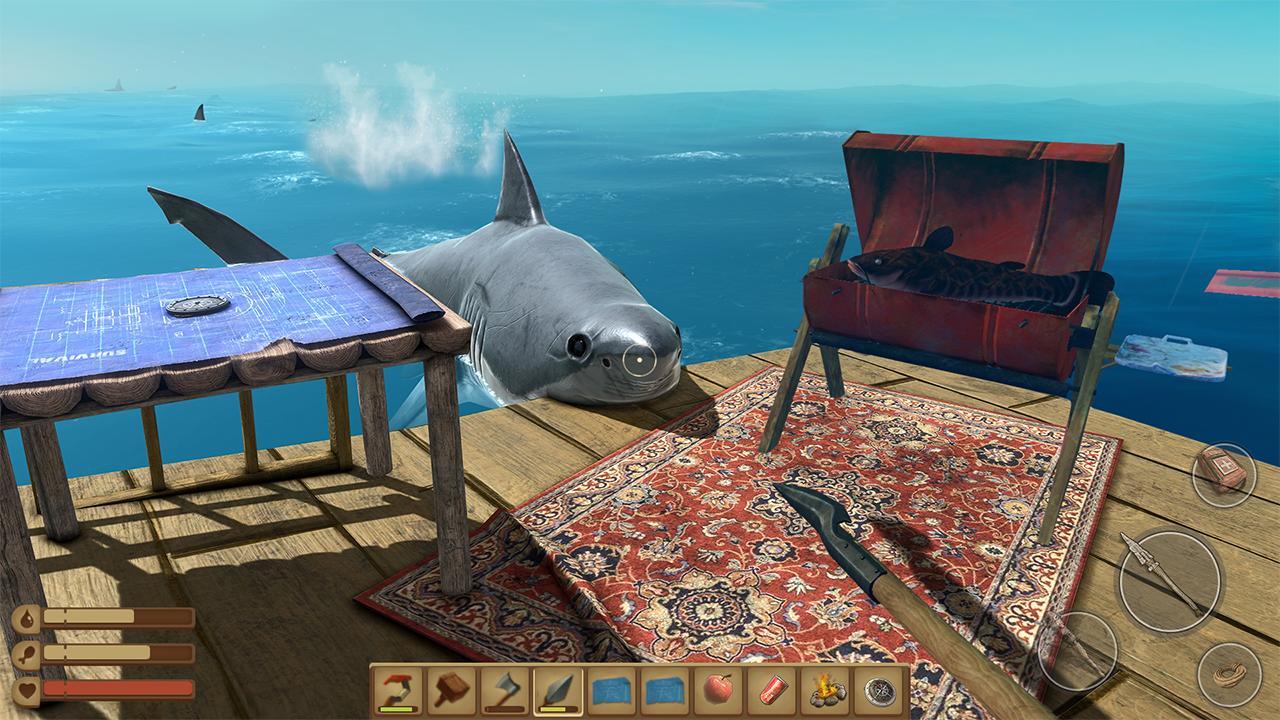Click the heart icon beside the health bar
The image size is (1280, 720).
click(25, 690)
